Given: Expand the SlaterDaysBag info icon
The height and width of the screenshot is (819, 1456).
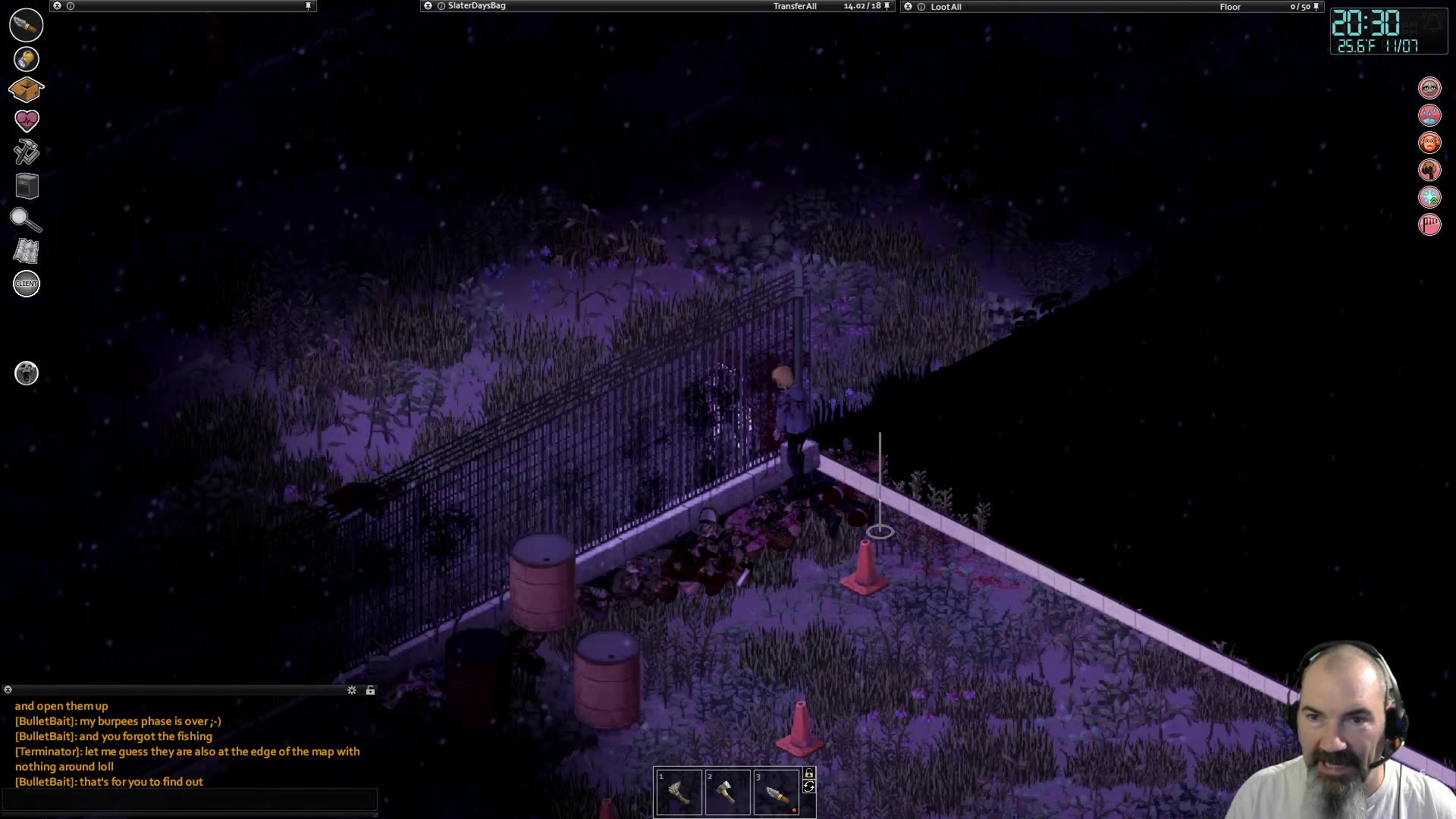Looking at the screenshot, I should tap(440, 5).
